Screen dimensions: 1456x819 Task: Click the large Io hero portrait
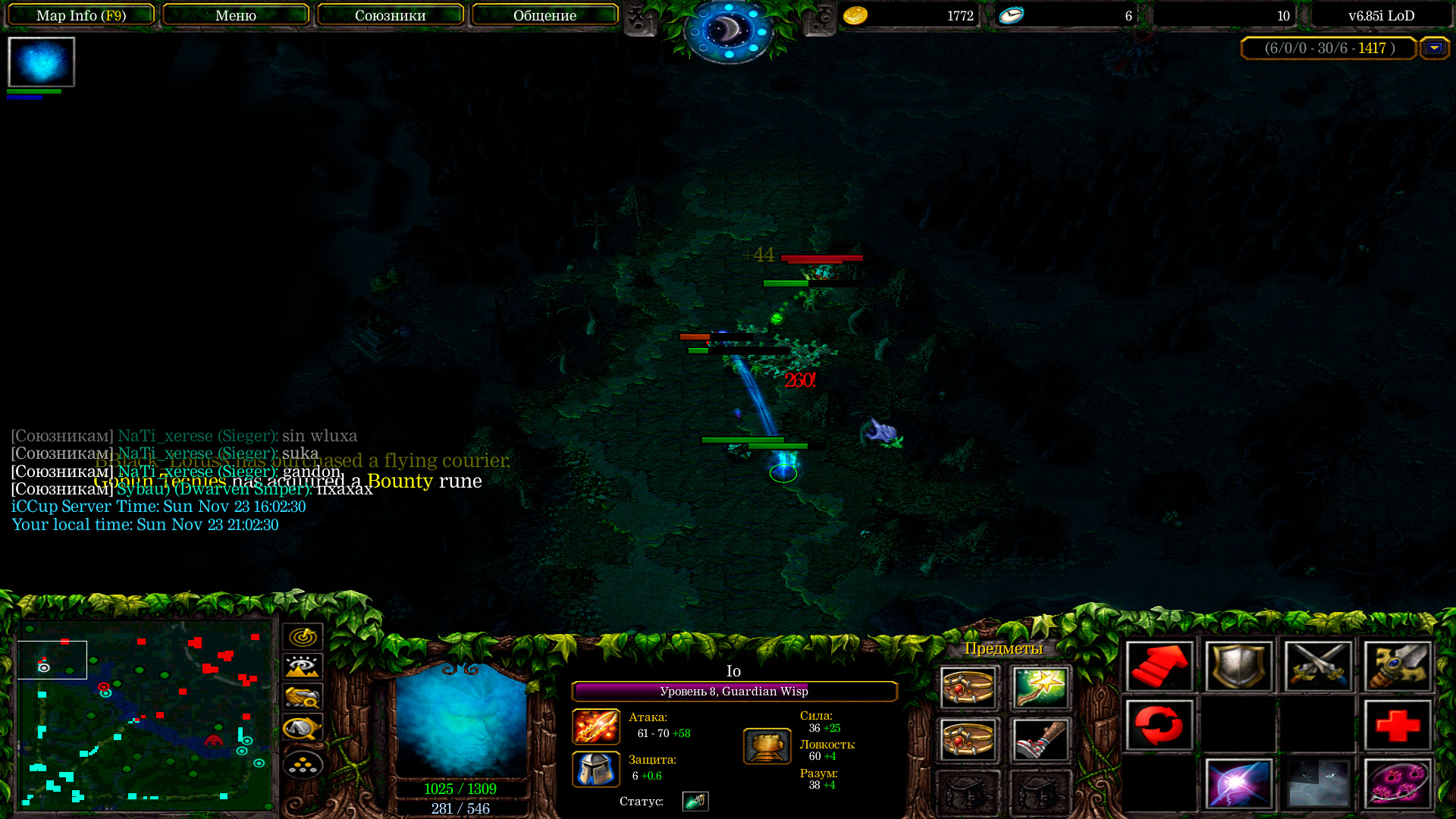click(461, 721)
